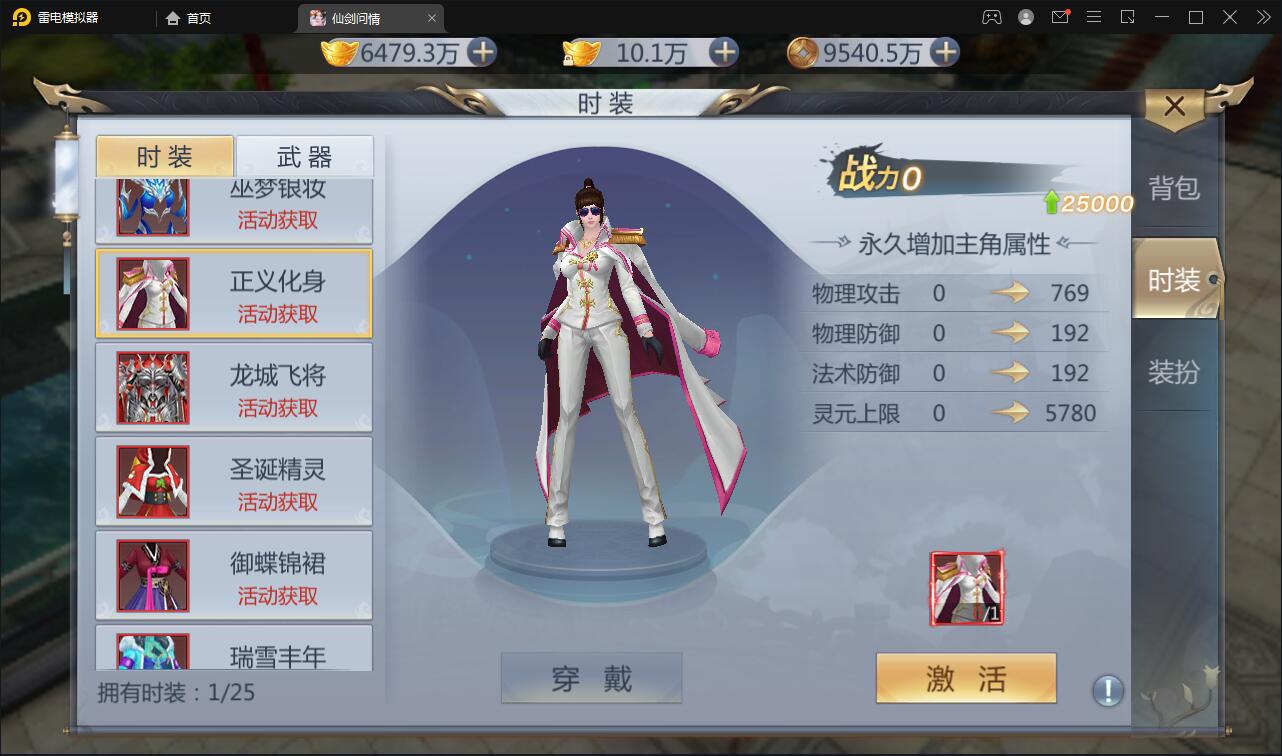The height and width of the screenshot is (756, 1282).
Task: Close the 时装 window with the X
Action: (x=1174, y=106)
